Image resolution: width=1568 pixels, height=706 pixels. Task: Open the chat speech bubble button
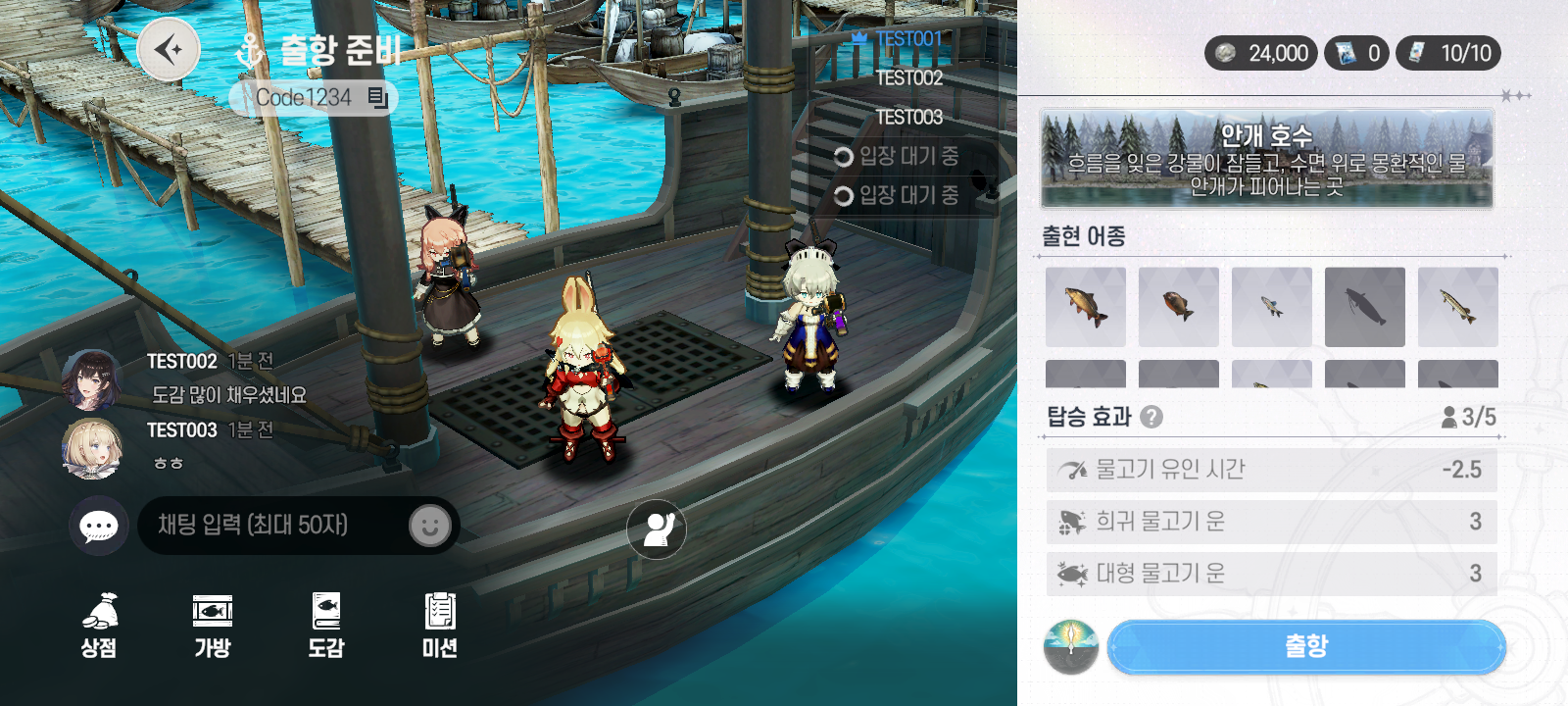(99, 527)
